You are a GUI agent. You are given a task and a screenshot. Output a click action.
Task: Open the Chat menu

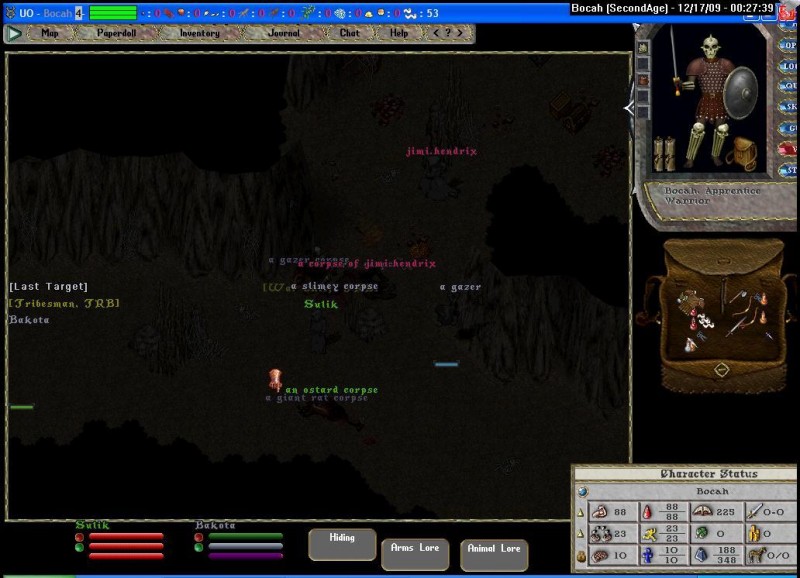pyautogui.click(x=349, y=33)
